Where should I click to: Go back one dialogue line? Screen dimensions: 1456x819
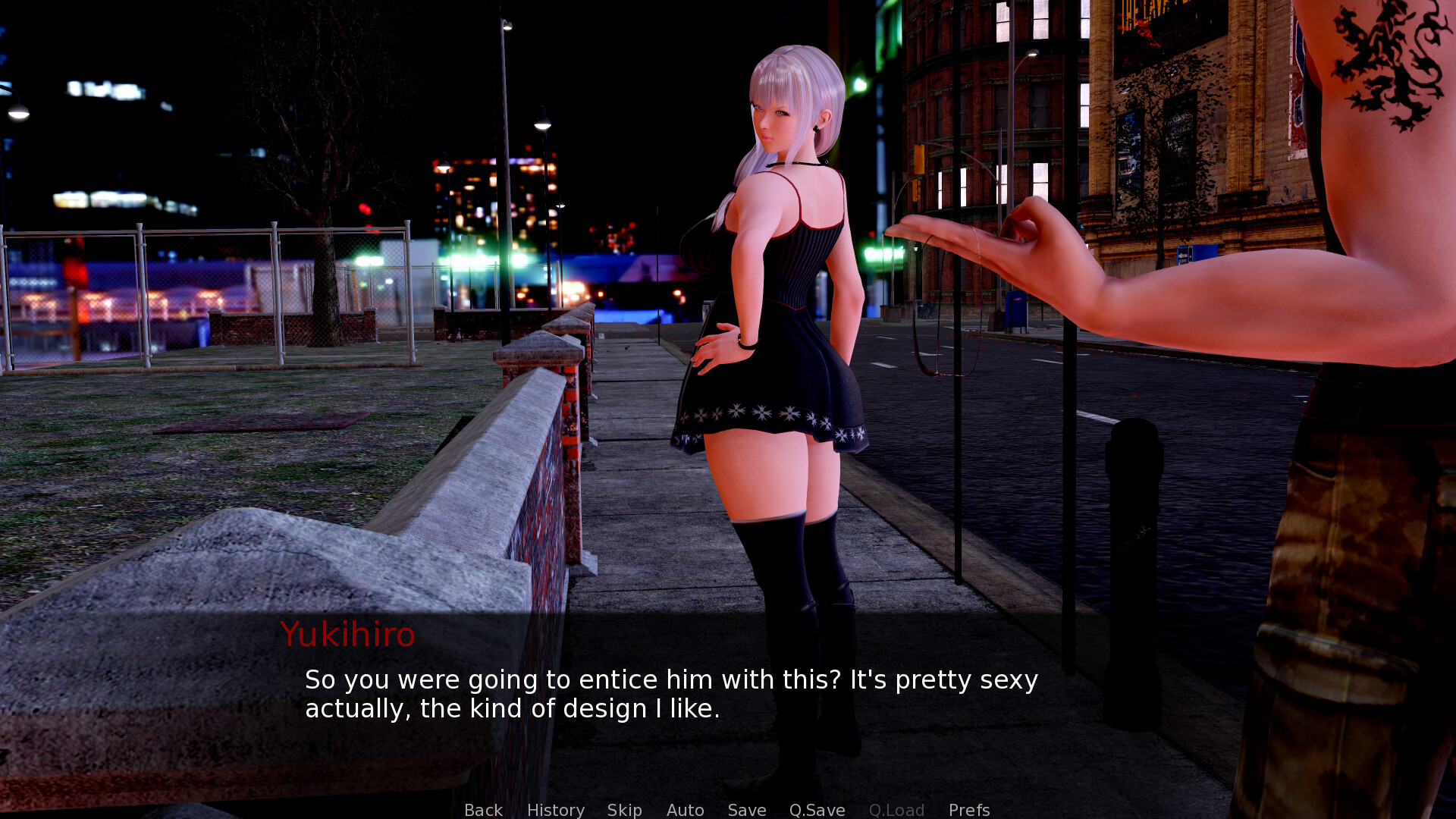coord(483,809)
